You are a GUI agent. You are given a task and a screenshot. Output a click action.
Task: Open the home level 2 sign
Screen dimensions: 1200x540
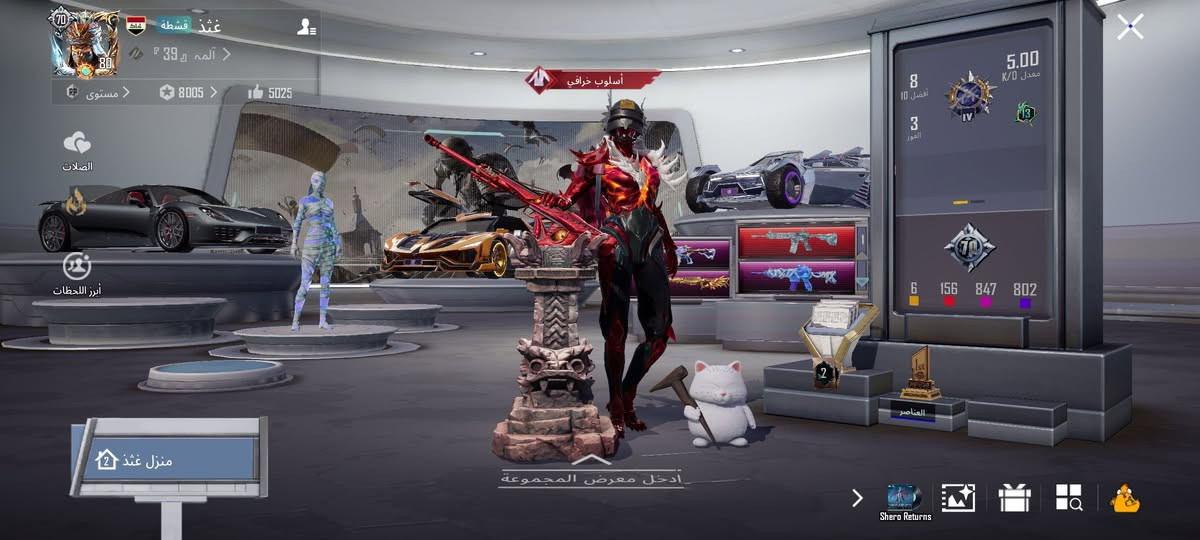tap(165, 460)
